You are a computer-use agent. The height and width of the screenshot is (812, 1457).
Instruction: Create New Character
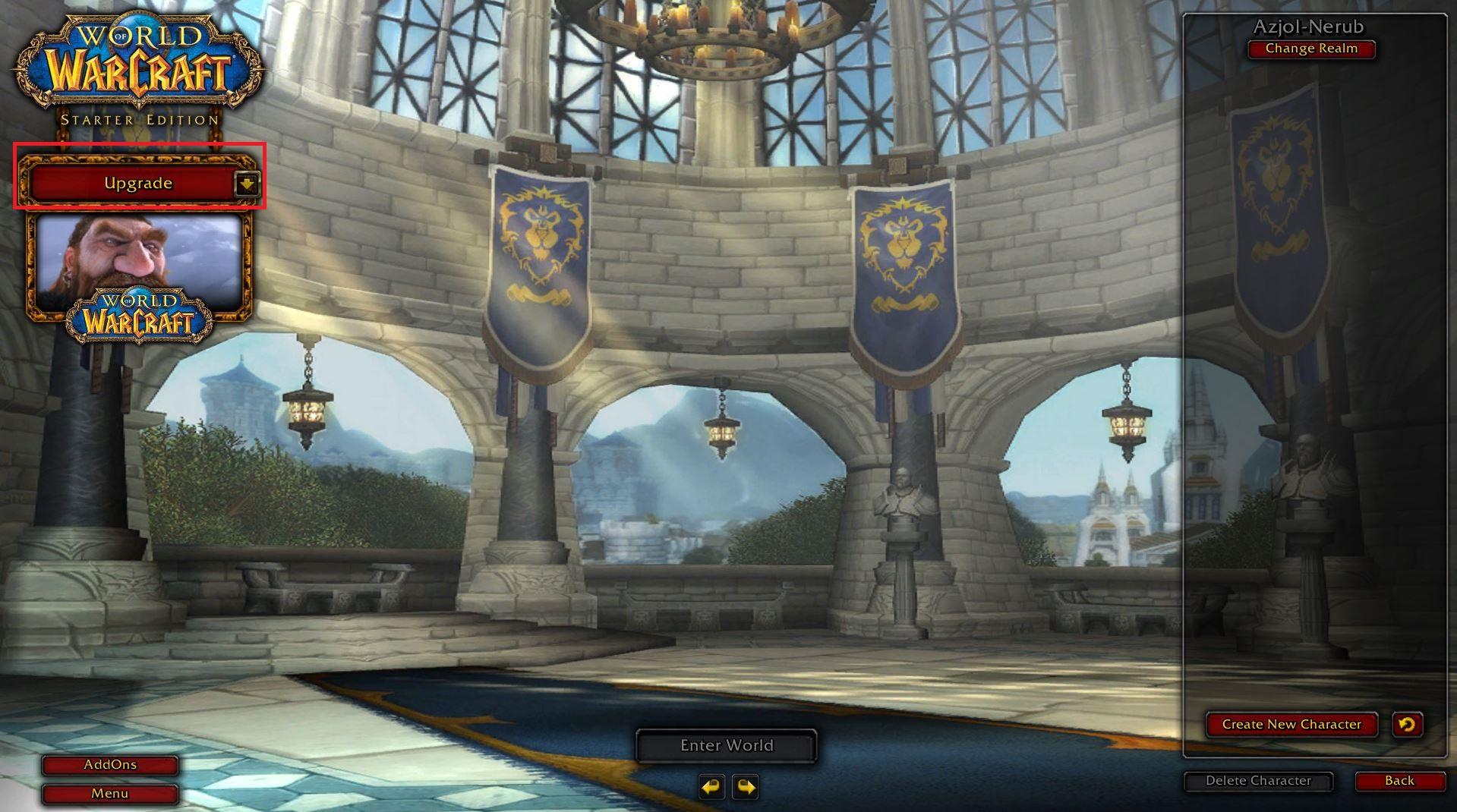click(1291, 724)
